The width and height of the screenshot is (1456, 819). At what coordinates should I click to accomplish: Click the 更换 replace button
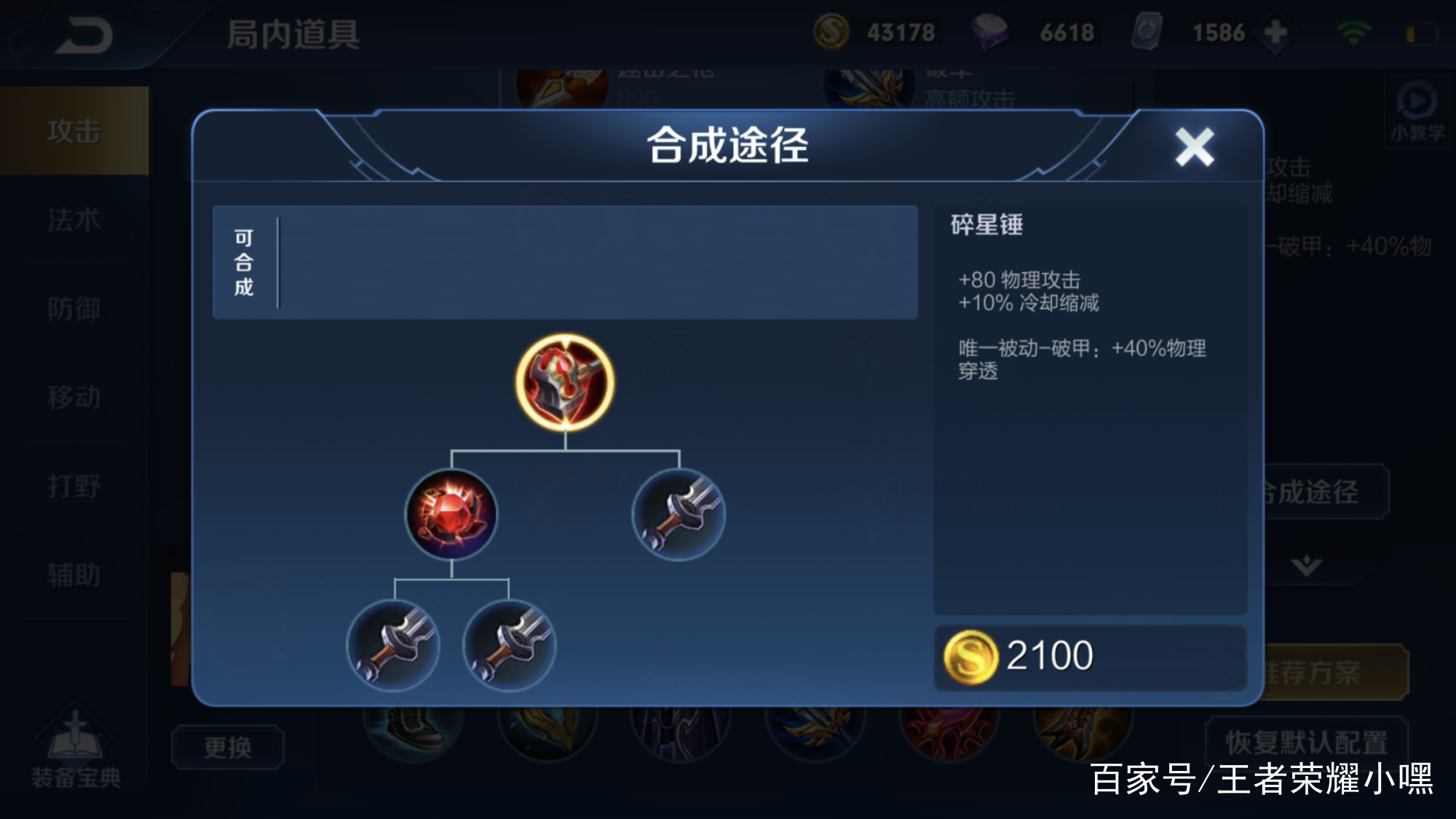coord(228,746)
